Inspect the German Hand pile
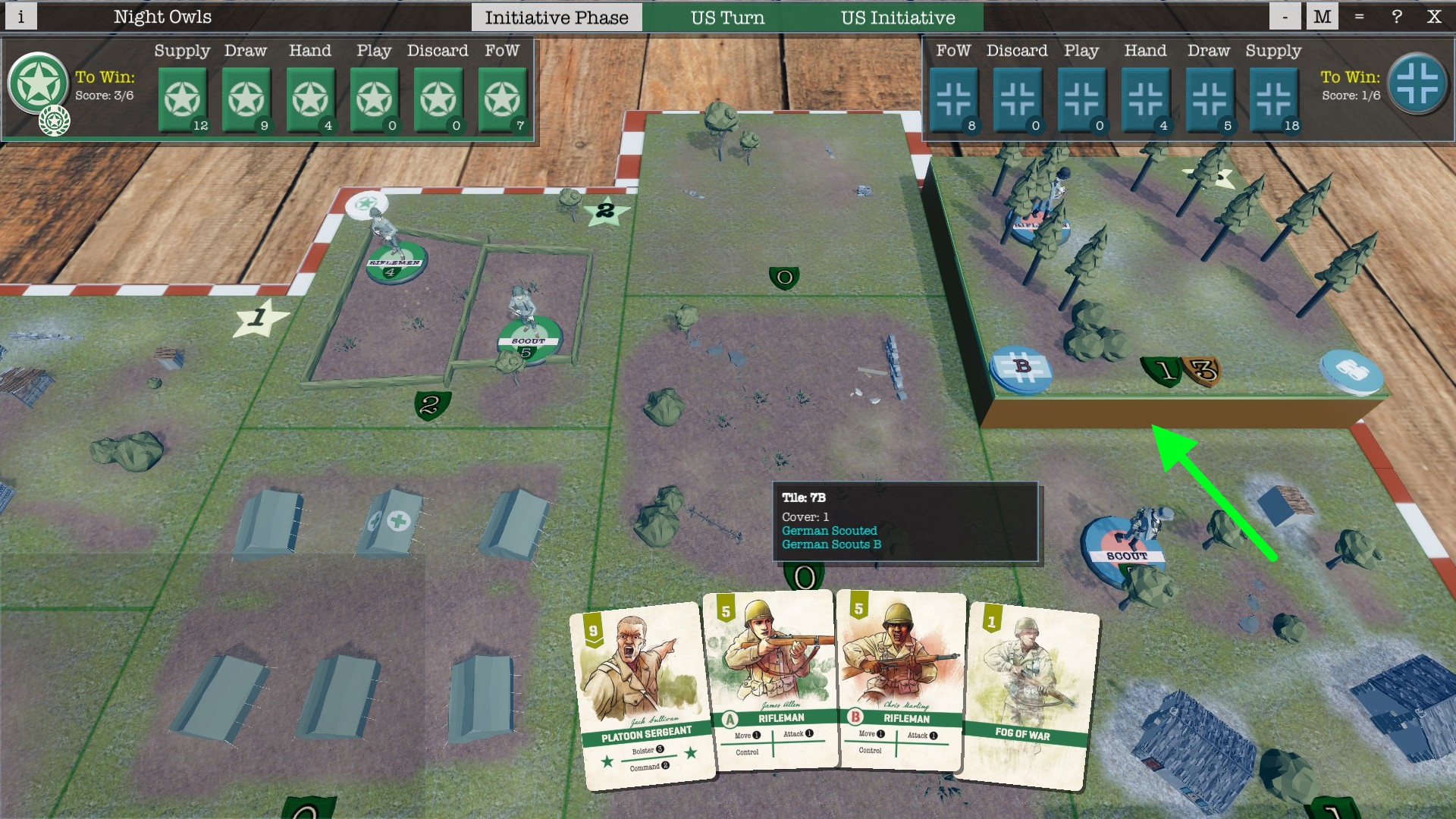 [1145, 99]
